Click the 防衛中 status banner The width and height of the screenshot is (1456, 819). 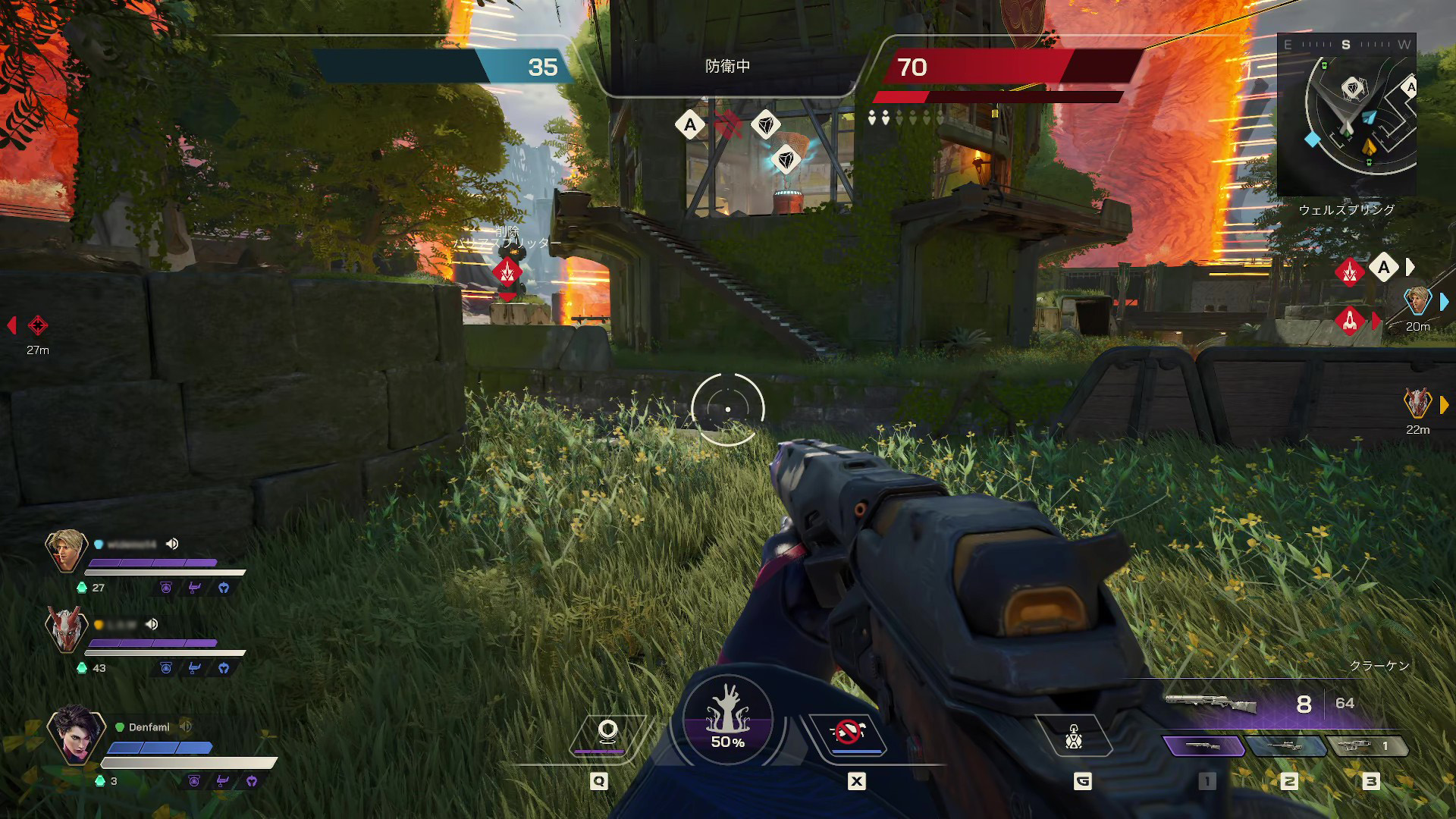(x=726, y=64)
